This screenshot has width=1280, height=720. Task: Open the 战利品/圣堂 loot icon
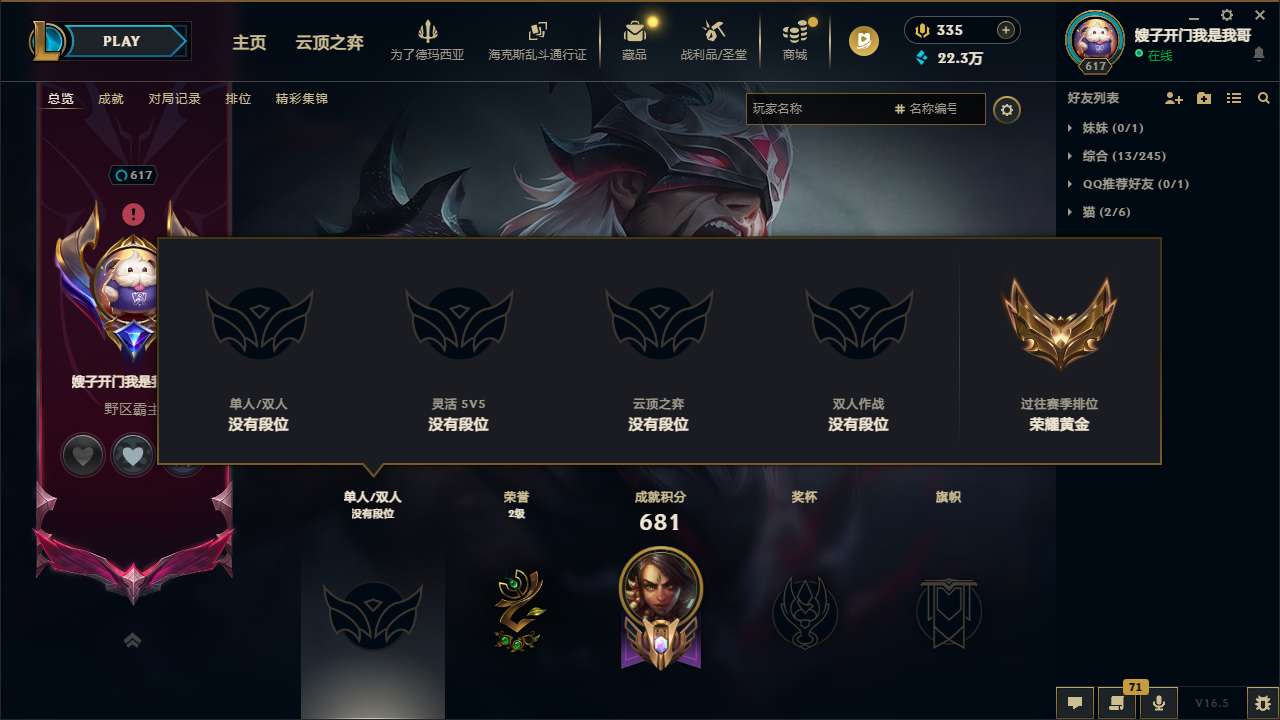pos(714,40)
